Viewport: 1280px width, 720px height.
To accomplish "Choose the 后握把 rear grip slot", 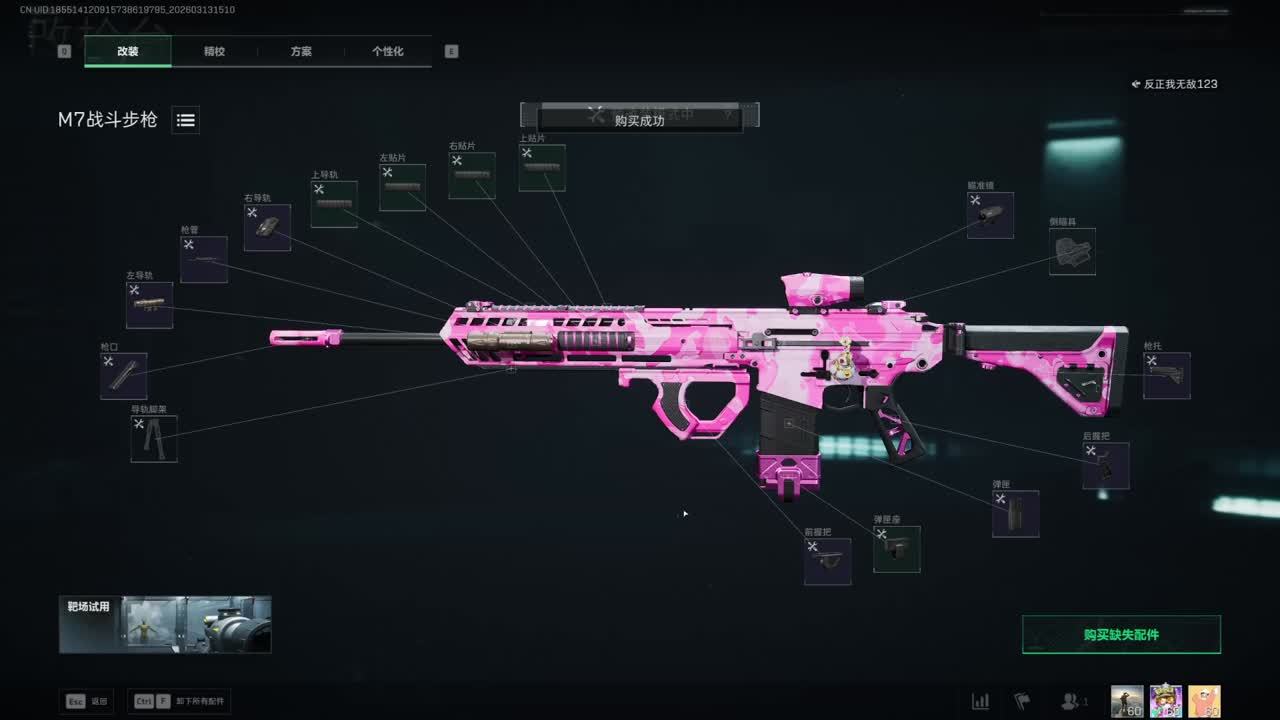I will click(1106, 466).
